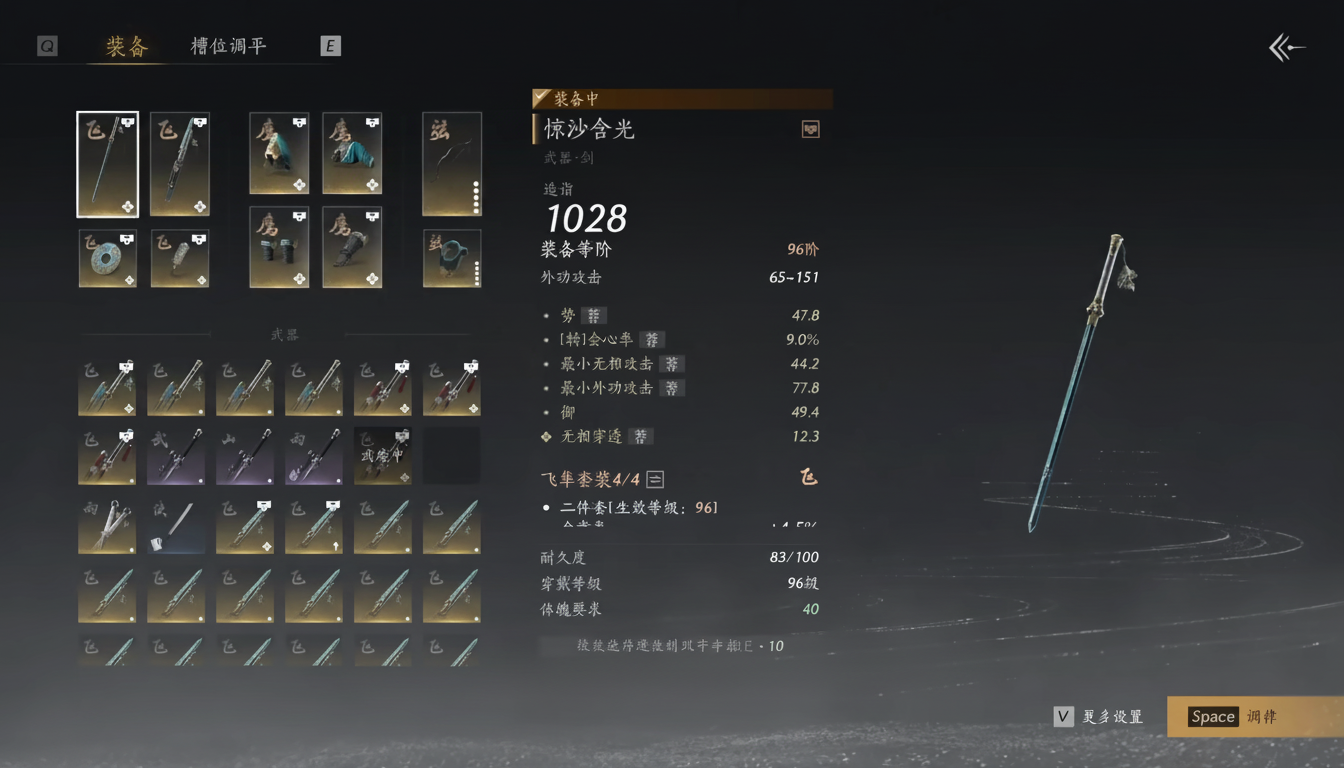Select the 弦 bow icon on the right
Image resolution: width=1344 pixels, height=768 pixels.
(451, 163)
